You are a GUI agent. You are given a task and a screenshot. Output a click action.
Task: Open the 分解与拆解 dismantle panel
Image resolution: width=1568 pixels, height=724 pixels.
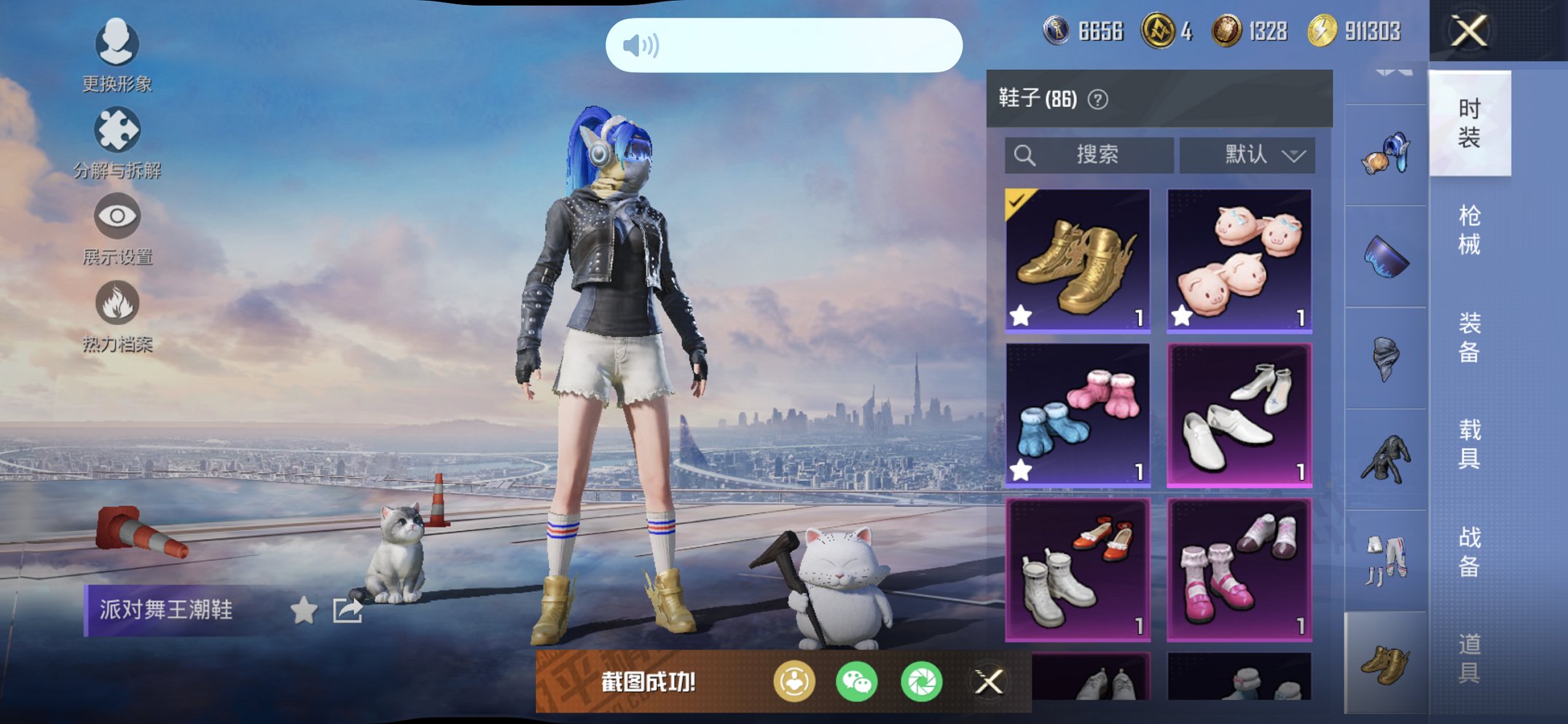coord(117,128)
